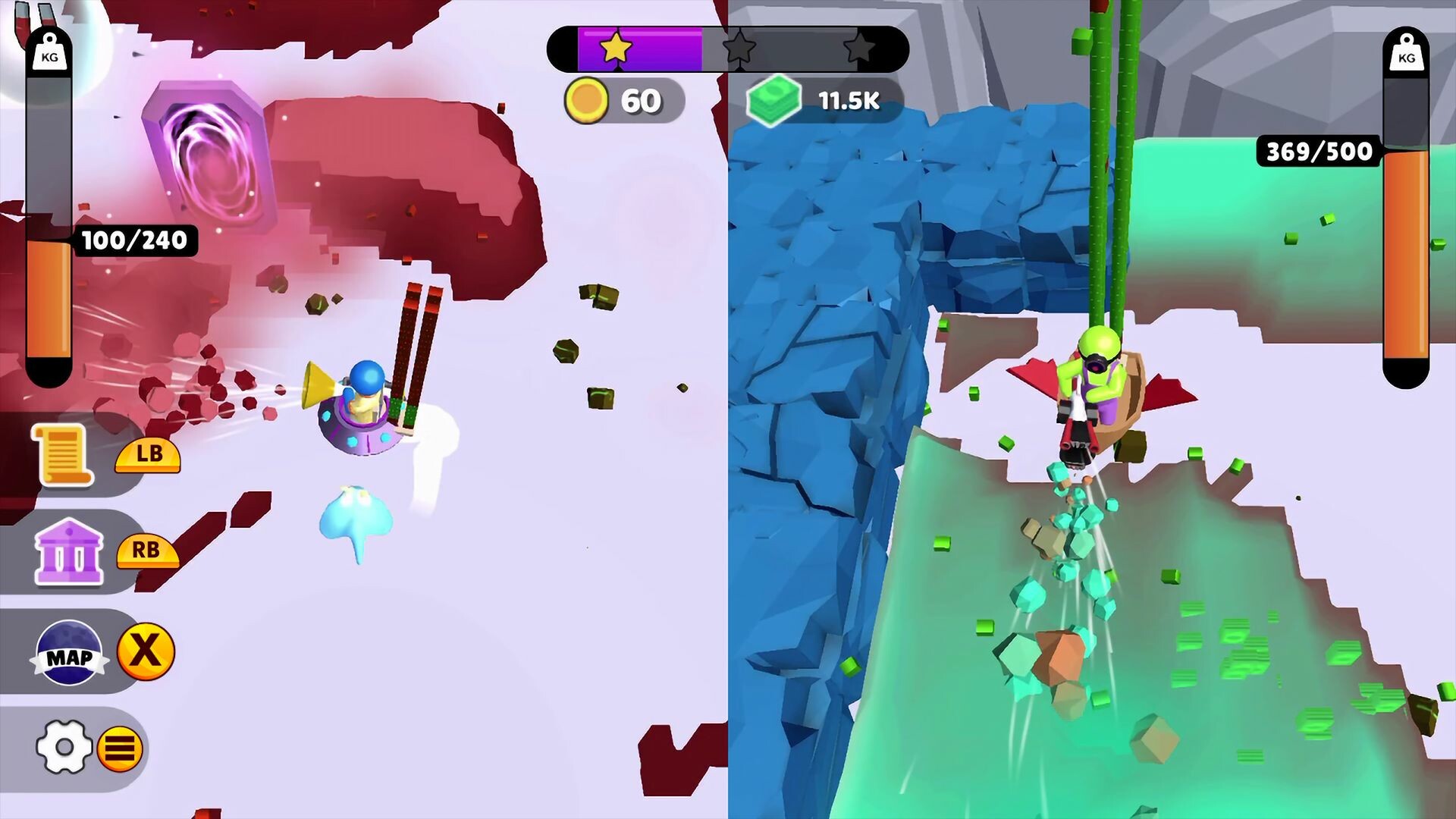Open the hamburger menu beside the gear

121,749
